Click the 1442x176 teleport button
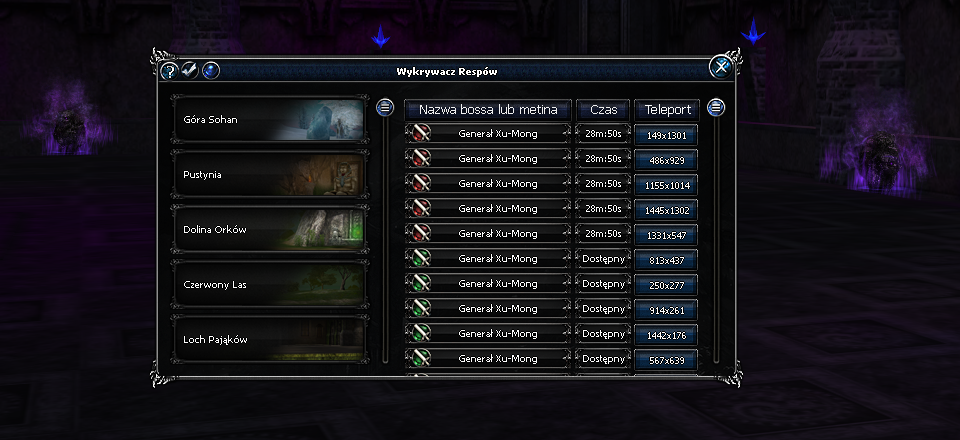Screen dimensions: 960x440 666,335
